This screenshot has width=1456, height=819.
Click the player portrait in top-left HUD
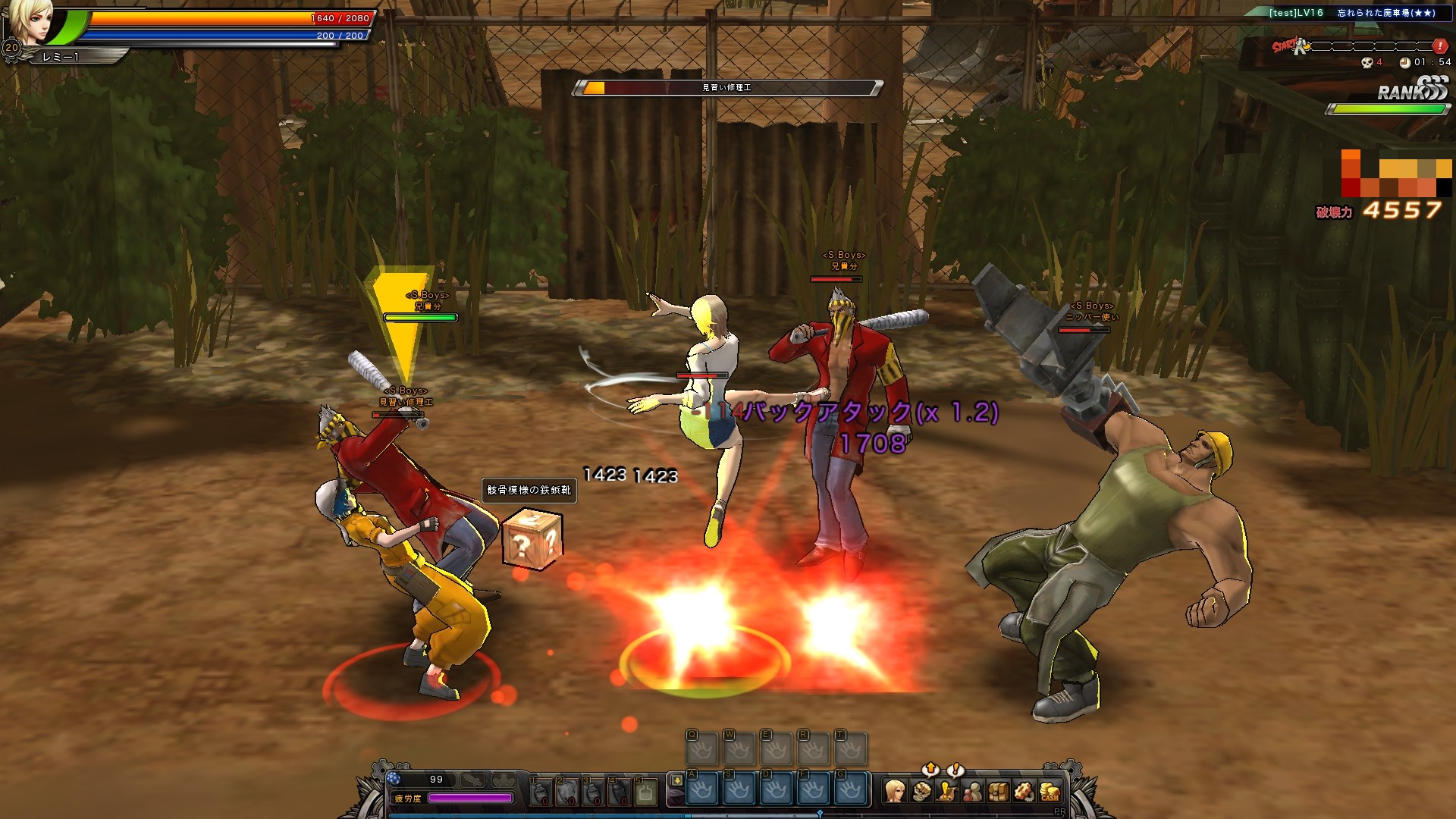click(32, 23)
